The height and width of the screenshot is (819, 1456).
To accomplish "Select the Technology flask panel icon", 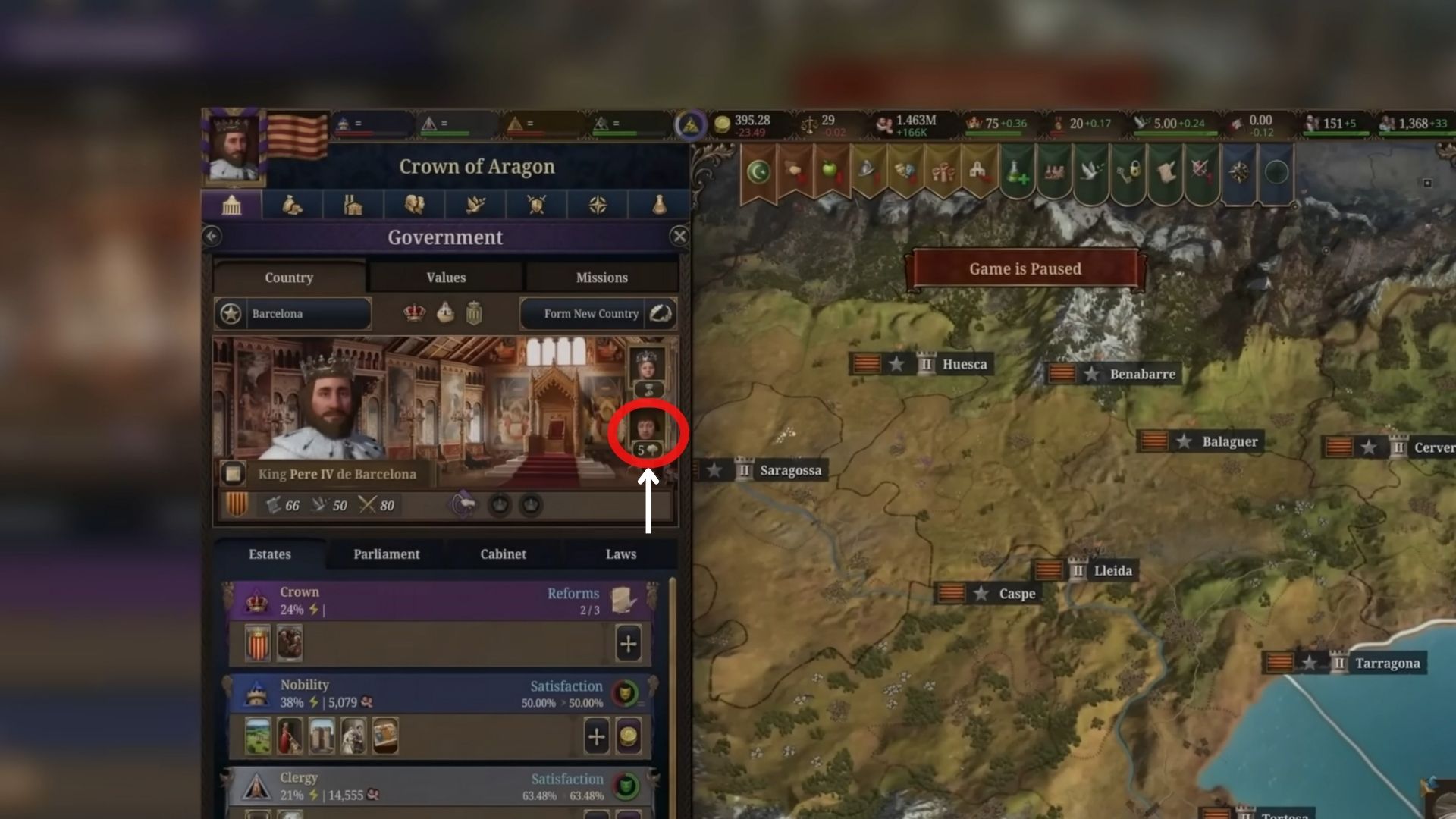I will tap(657, 205).
